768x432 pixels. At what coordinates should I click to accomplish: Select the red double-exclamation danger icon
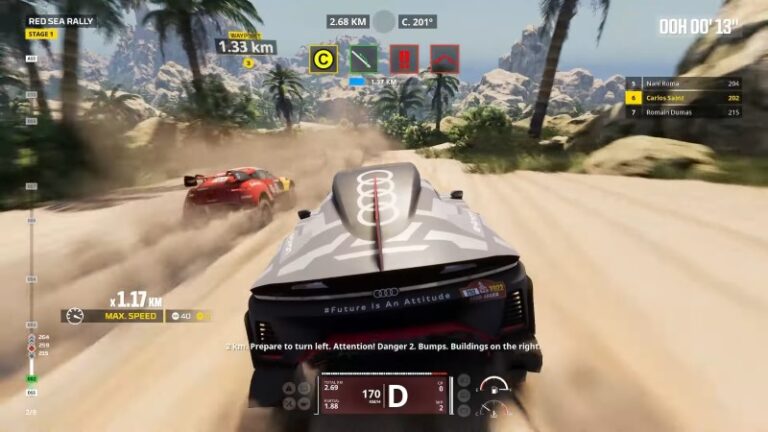click(404, 59)
